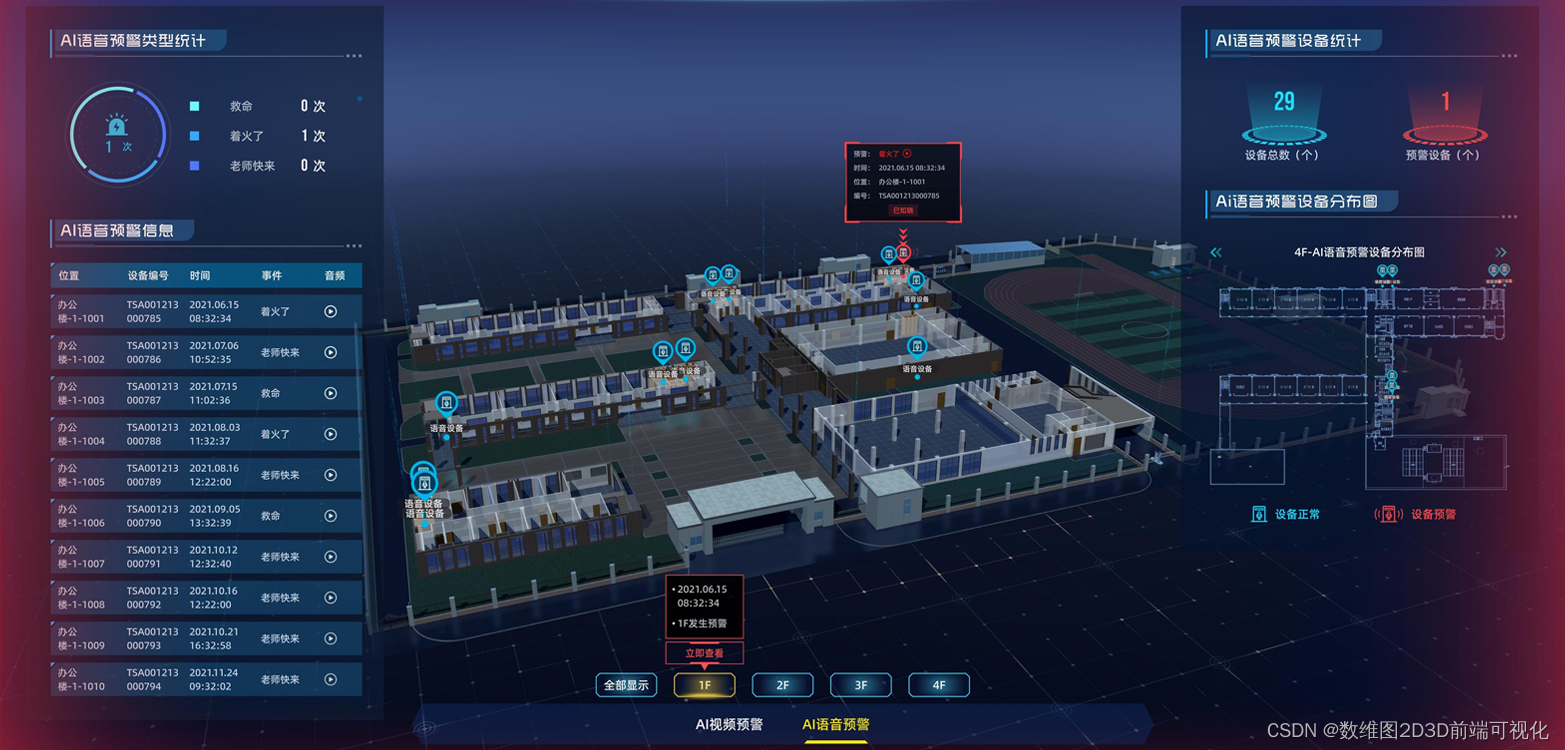The image size is (1565, 750).
Task: Go to the previous floor distribution map
Action: tap(1216, 253)
